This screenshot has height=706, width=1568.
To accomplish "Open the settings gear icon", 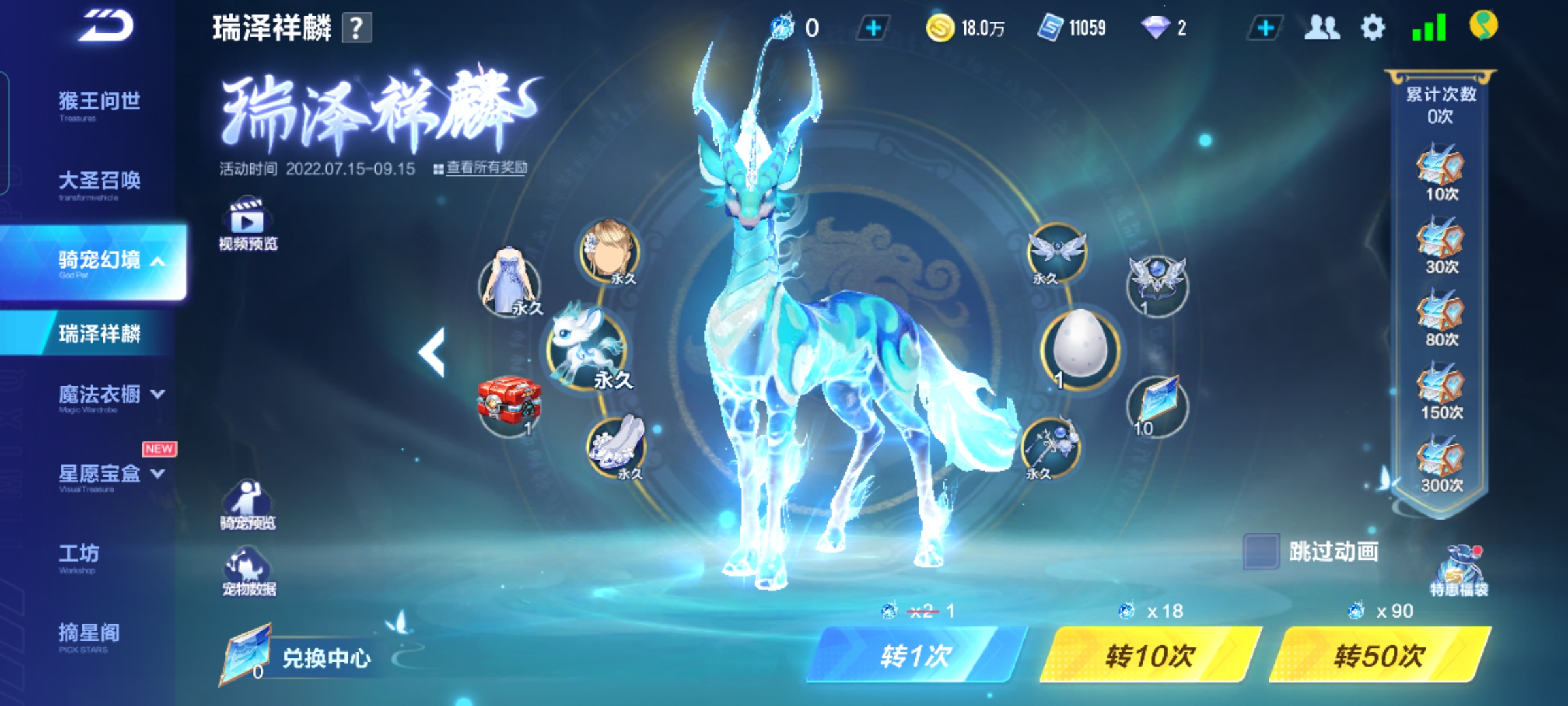I will (1372, 28).
